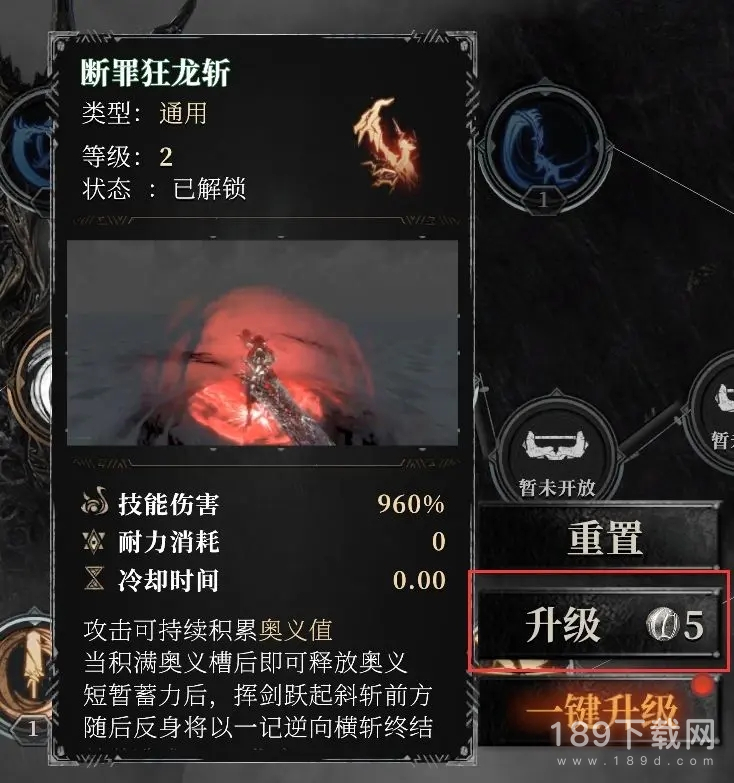This screenshot has height=783, width=734.
Task: Select the blue dragon skill node
Action: pos(545,147)
